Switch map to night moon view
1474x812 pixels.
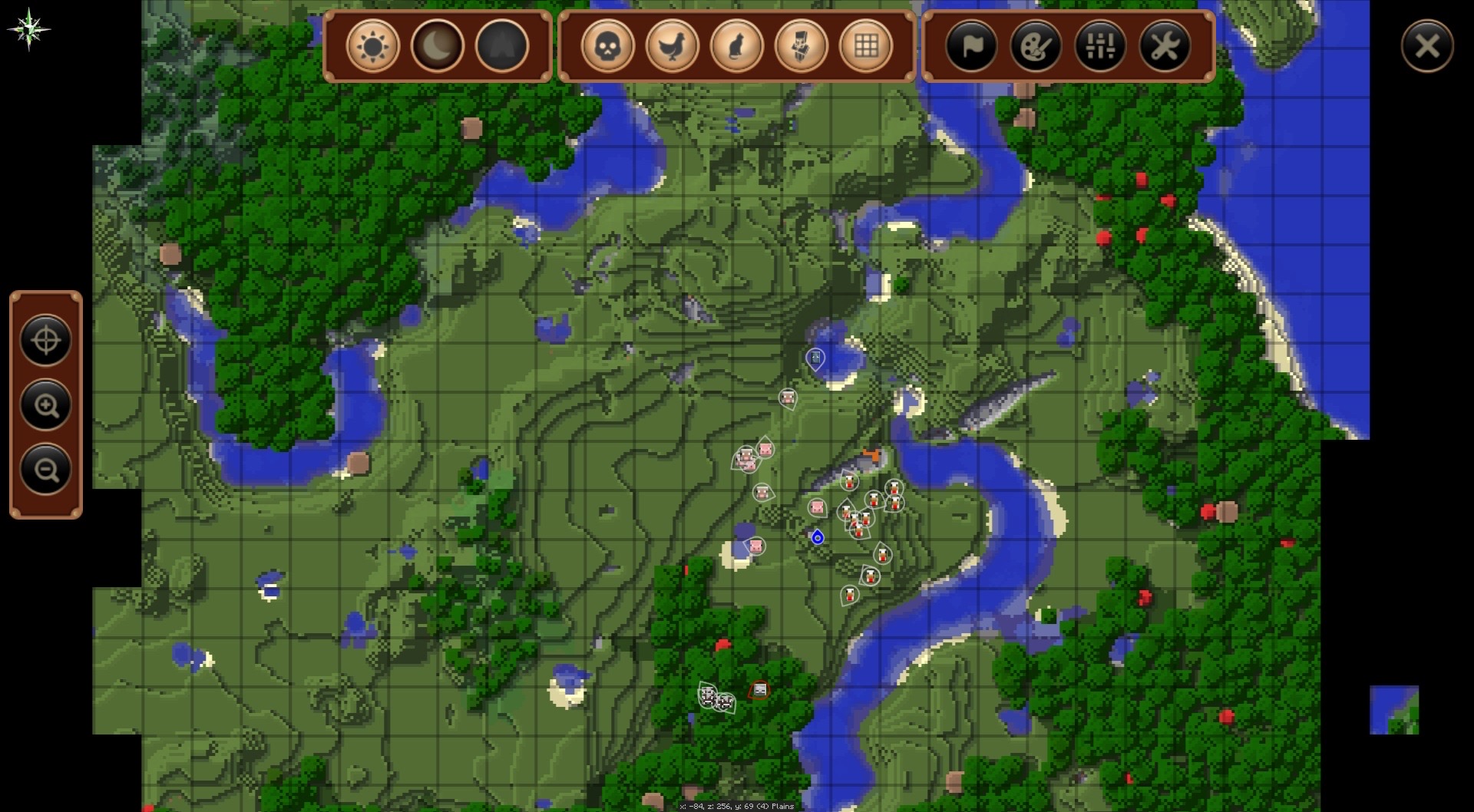tap(438, 46)
